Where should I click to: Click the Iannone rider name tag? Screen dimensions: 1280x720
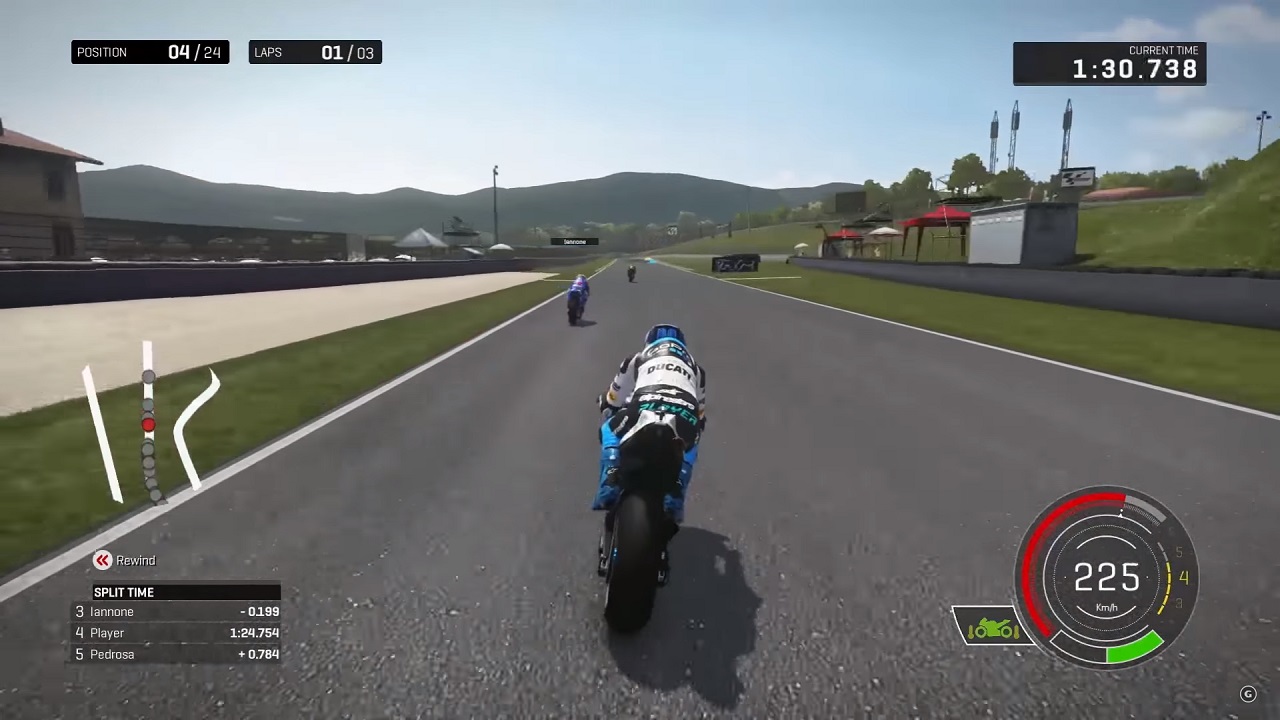(574, 241)
